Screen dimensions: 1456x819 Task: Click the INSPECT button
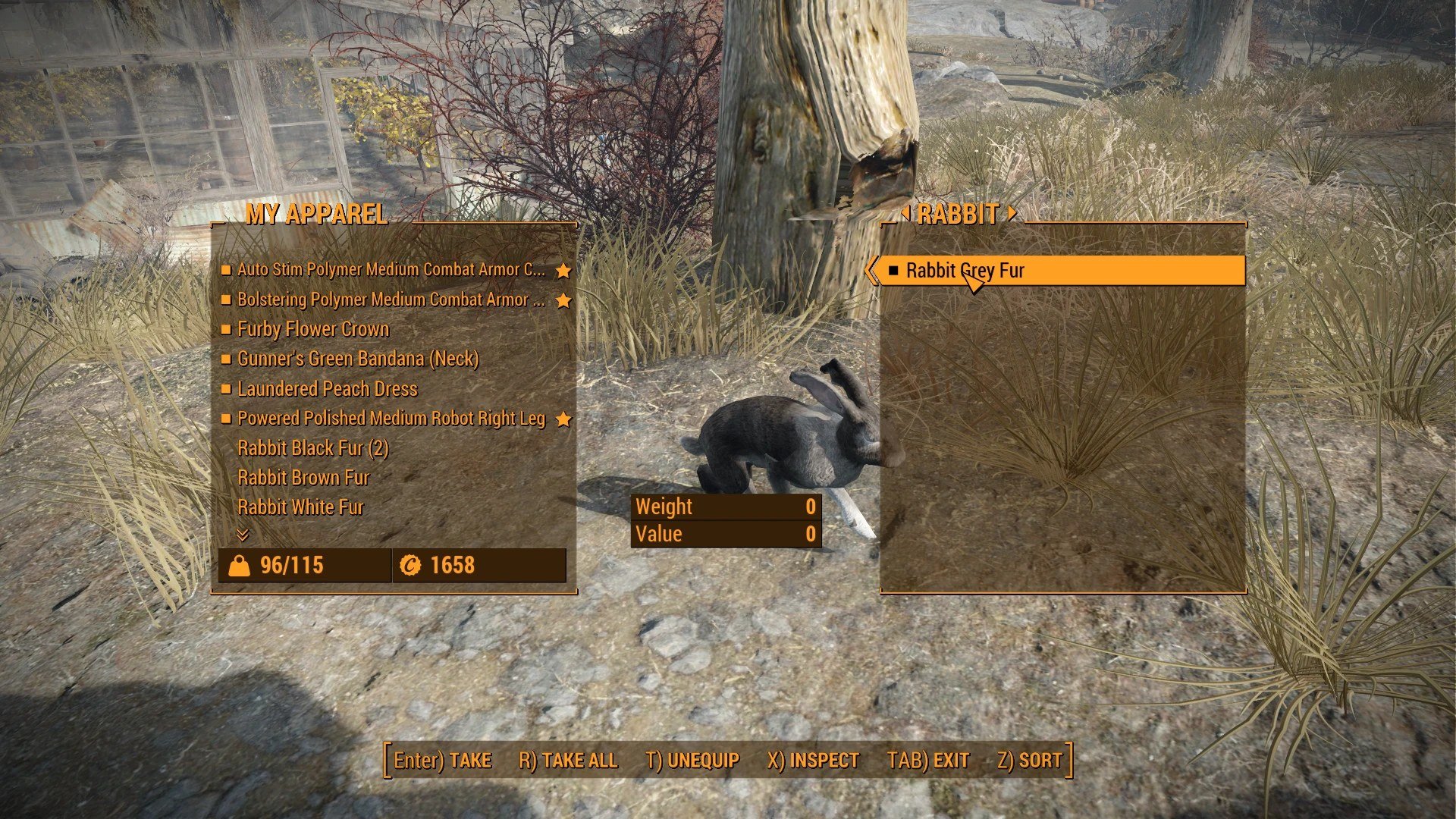click(813, 761)
